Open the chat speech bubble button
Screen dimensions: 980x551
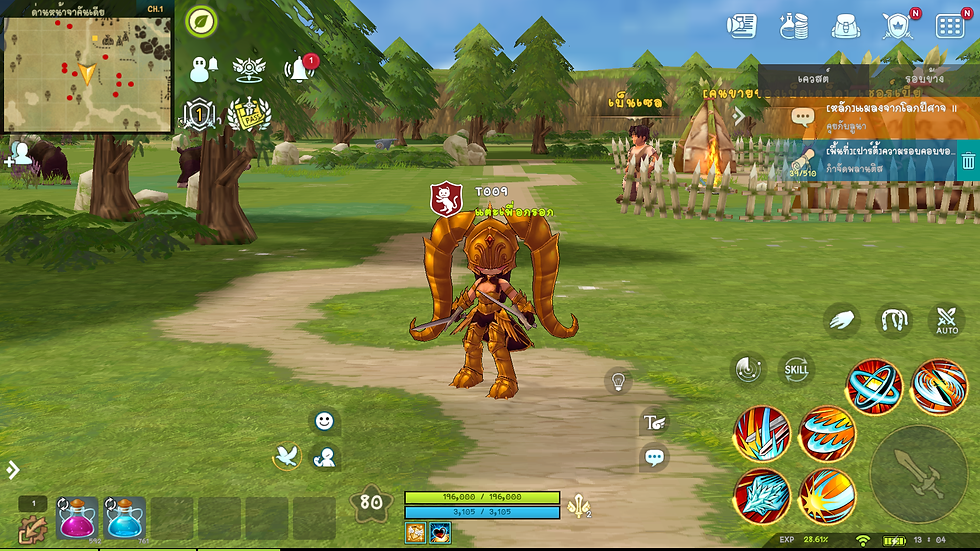655,458
